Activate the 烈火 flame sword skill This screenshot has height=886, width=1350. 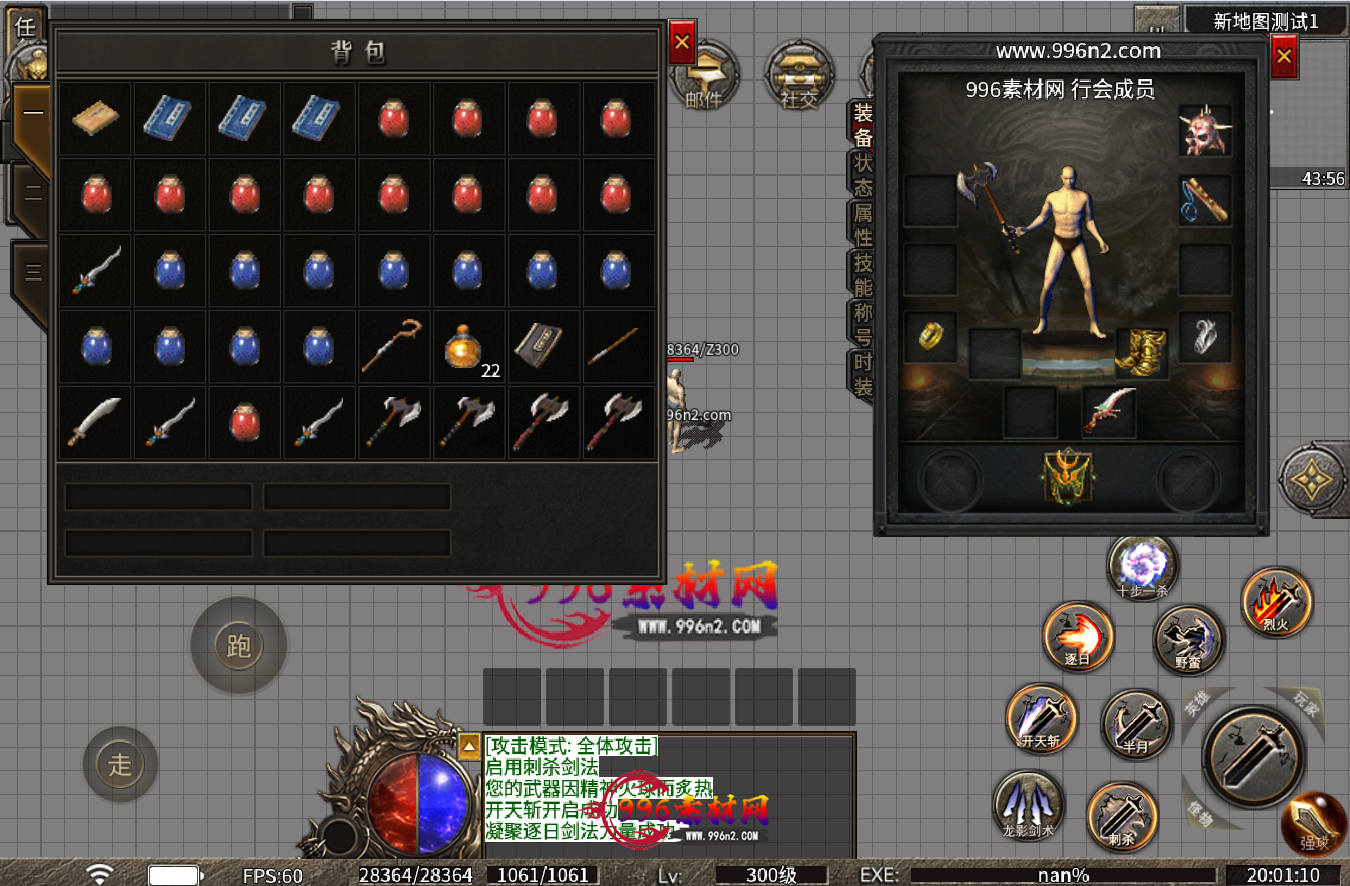pos(1277,602)
